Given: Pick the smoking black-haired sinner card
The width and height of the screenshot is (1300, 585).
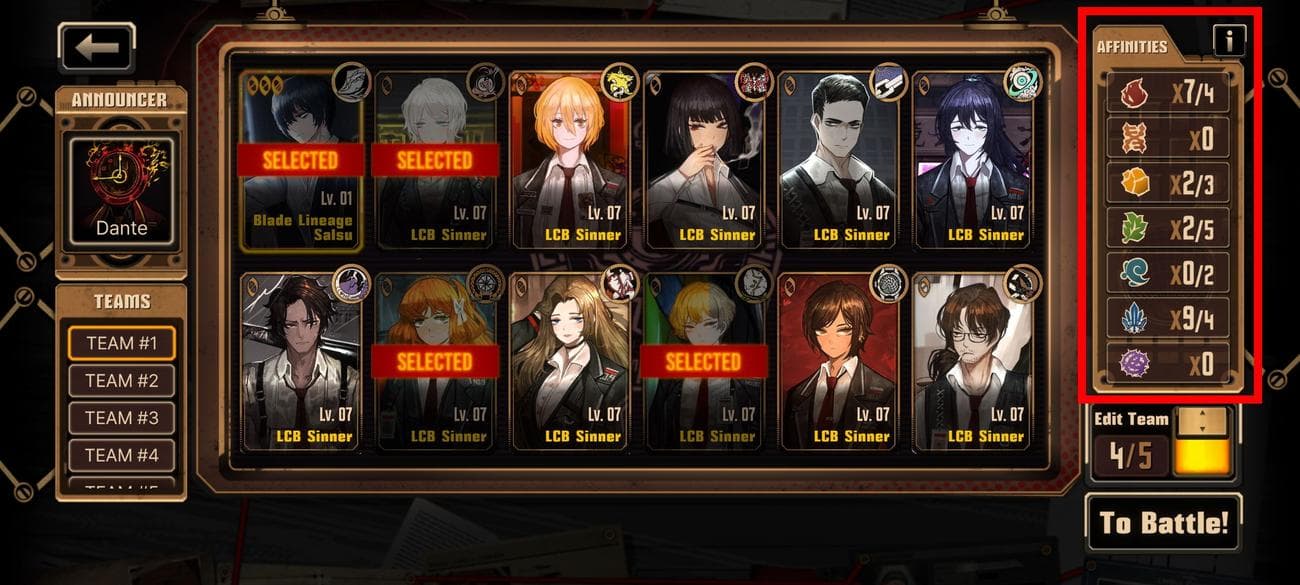Looking at the screenshot, I should 703,160.
